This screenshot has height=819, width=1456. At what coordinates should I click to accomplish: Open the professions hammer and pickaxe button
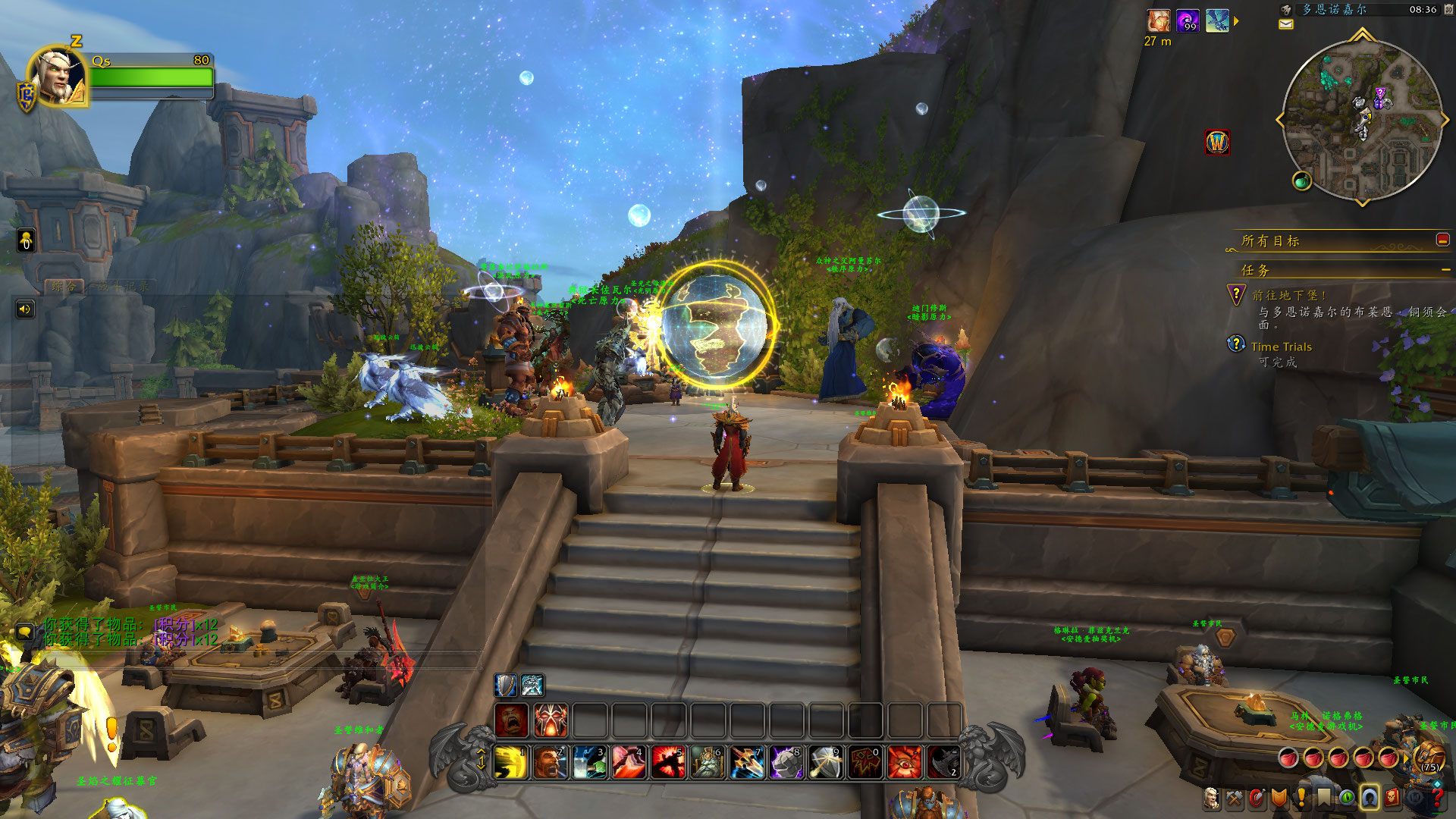(1235, 798)
